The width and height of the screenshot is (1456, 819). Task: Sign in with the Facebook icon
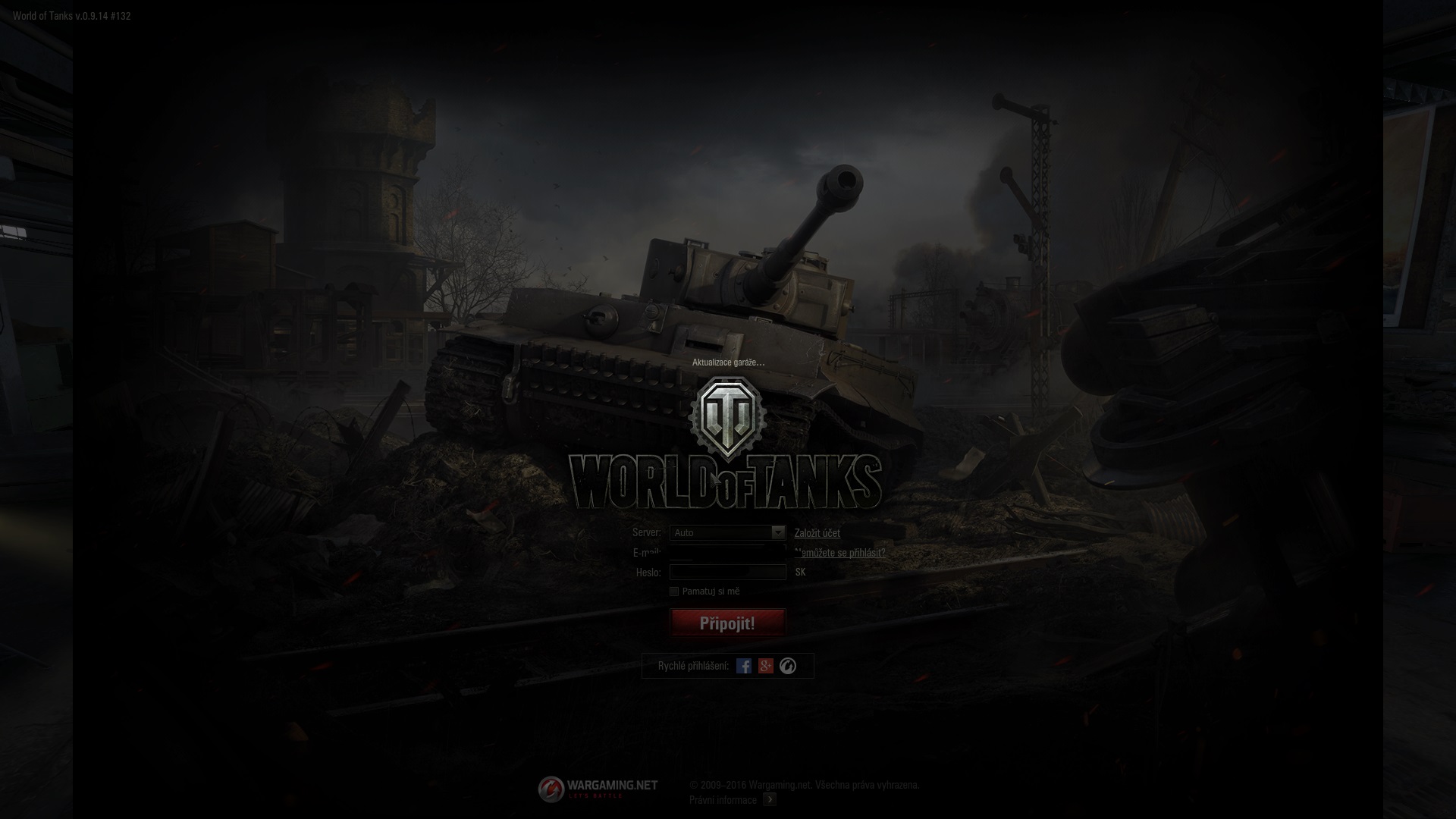coord(744,666)
